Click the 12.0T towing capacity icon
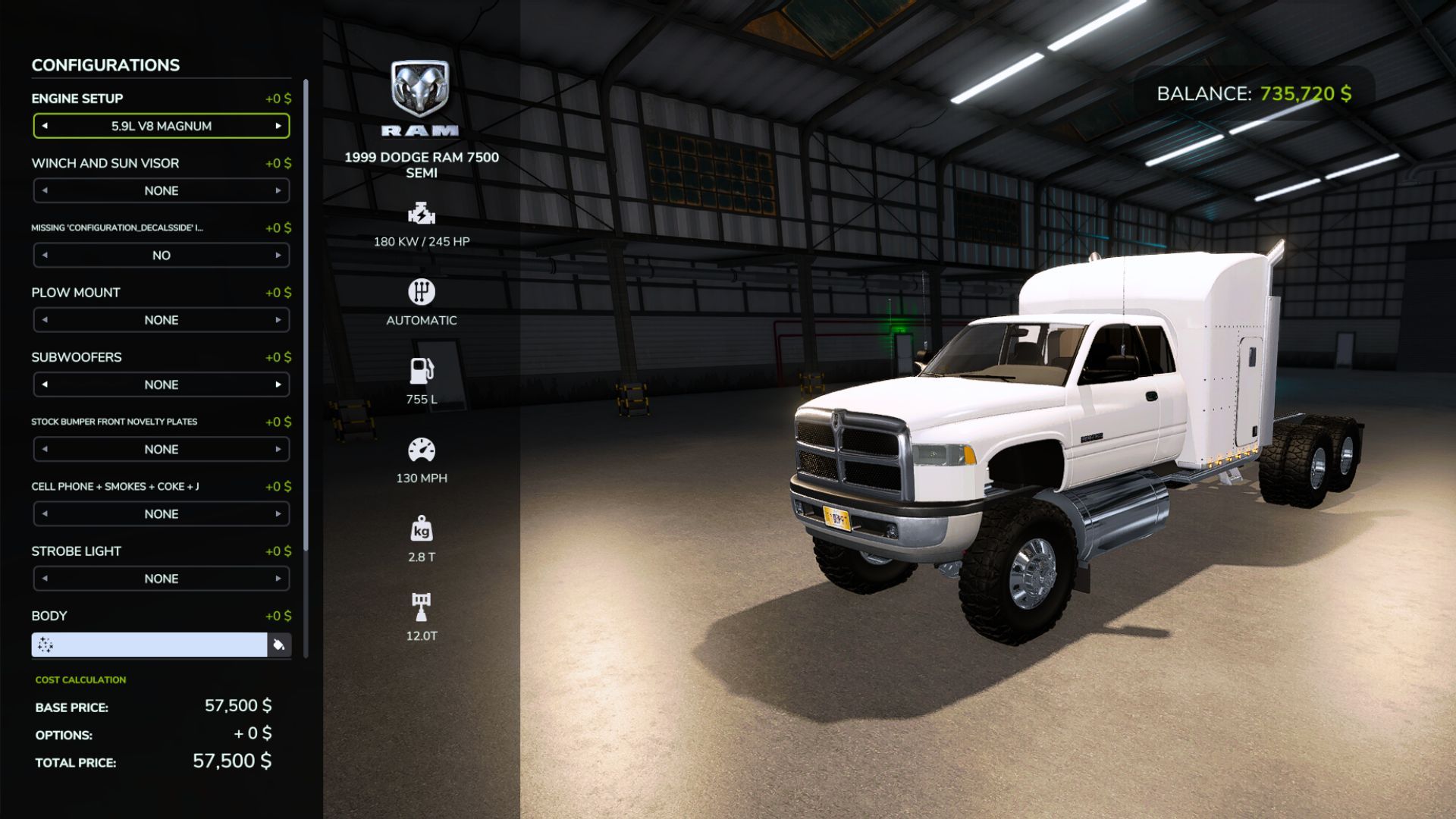The width and height of the screenshot is (1456, 819). pos(422,607)
